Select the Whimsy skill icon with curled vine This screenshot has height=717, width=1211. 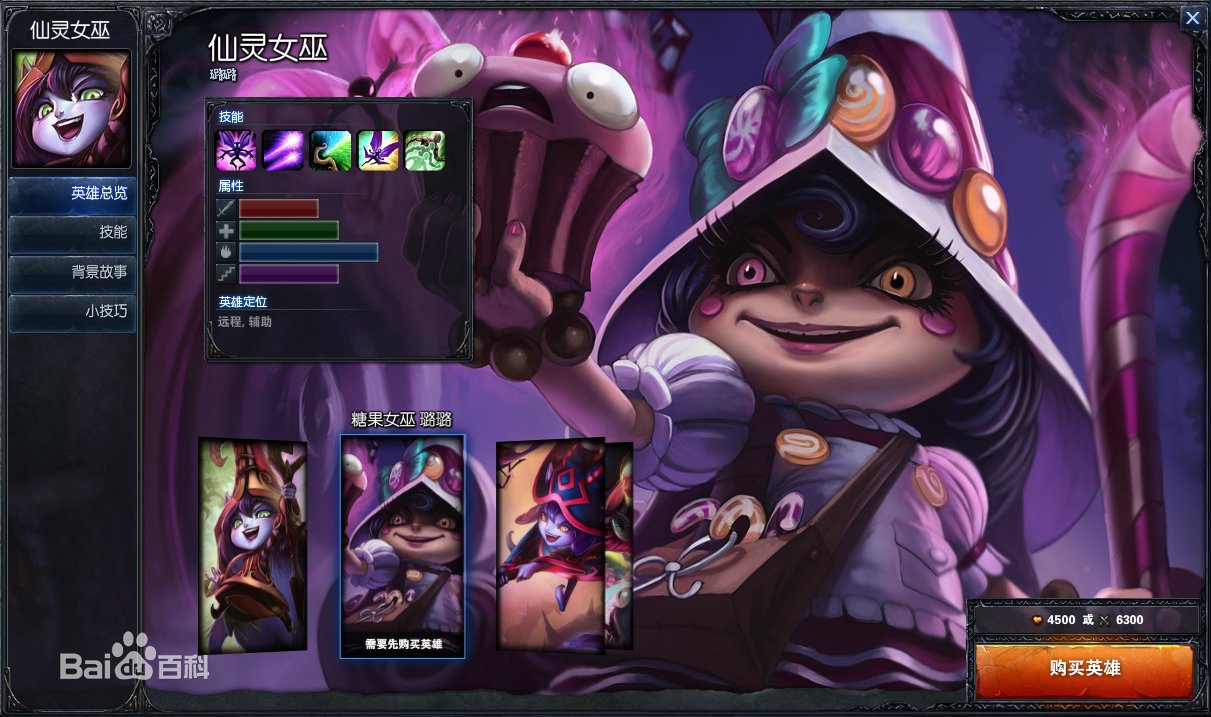click(x=331, y=151)
